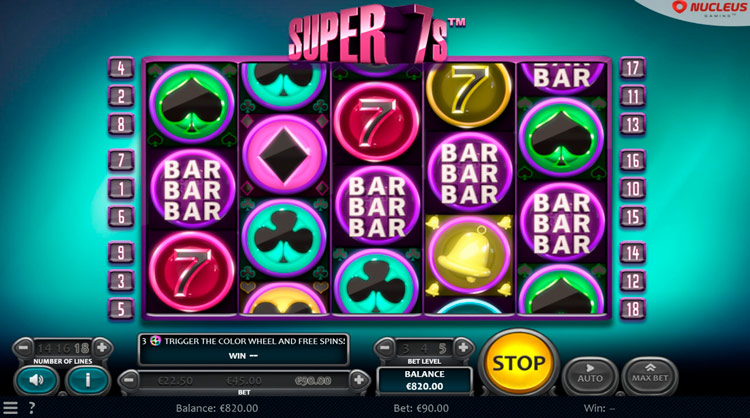750x418 pixels.
Task: Stop the spinning reels
Action: 519,363
